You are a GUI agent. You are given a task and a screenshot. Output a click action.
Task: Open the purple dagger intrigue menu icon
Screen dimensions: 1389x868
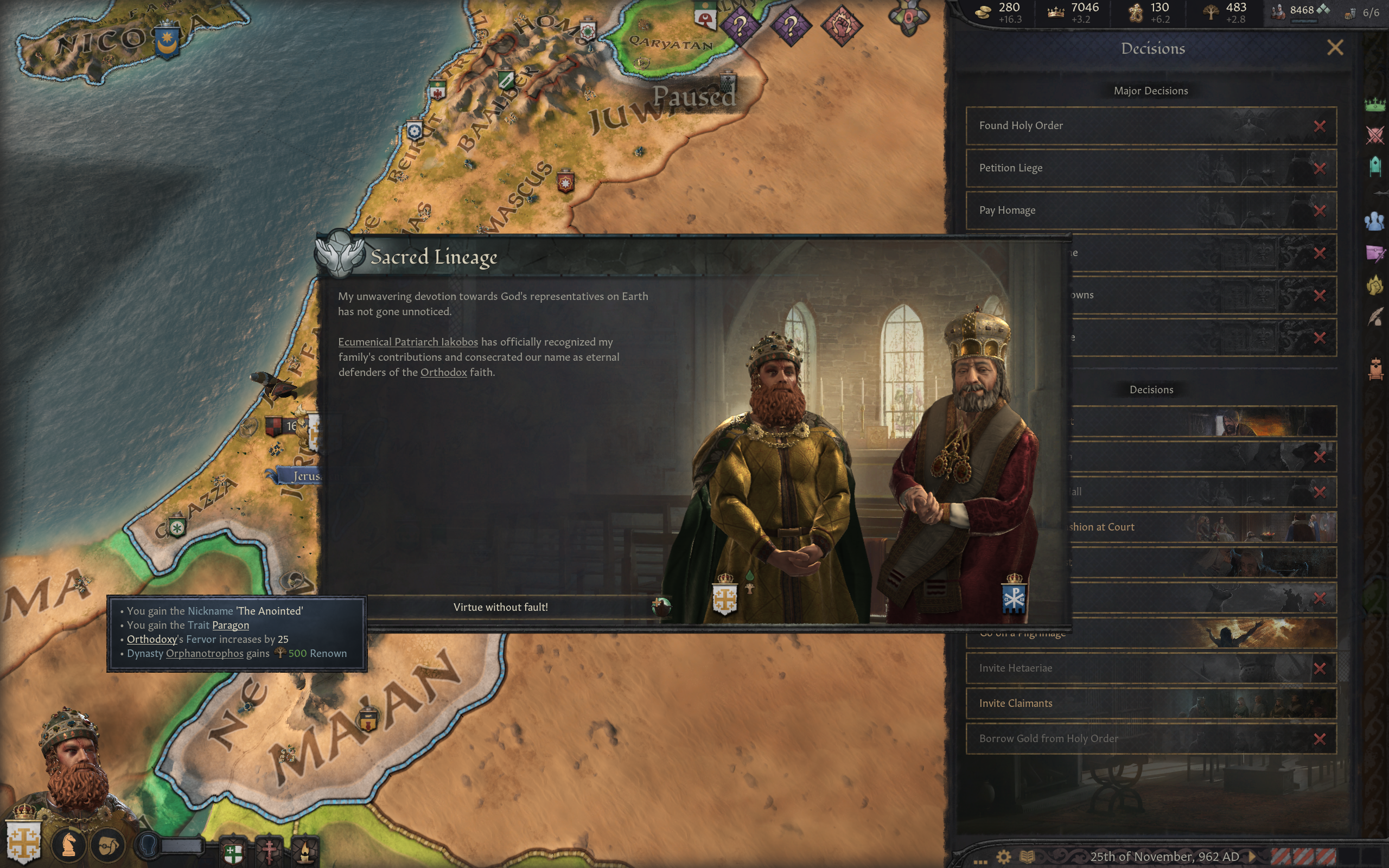tap(1375, 253)
